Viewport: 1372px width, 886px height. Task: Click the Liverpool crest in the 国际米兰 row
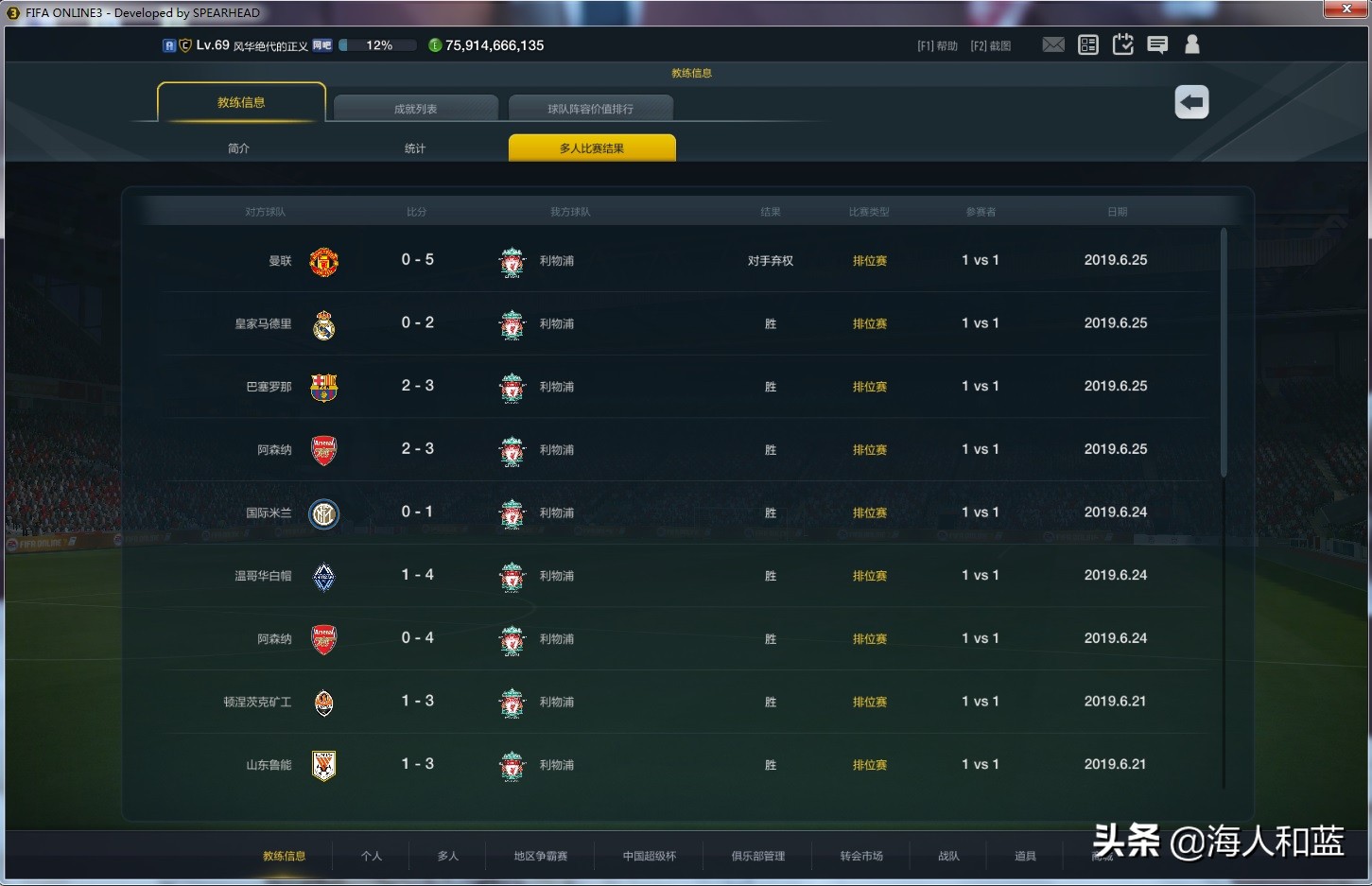(512, 513)
